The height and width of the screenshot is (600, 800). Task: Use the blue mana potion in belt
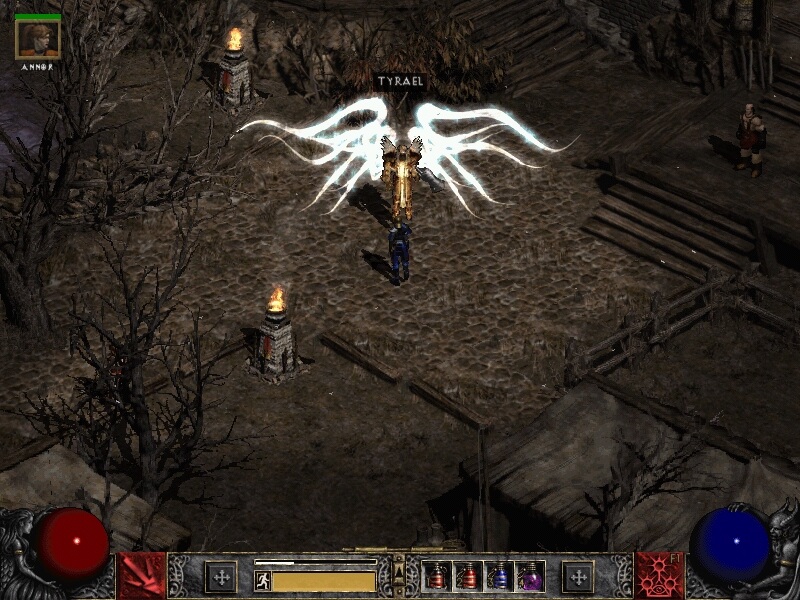coord(500,577)
